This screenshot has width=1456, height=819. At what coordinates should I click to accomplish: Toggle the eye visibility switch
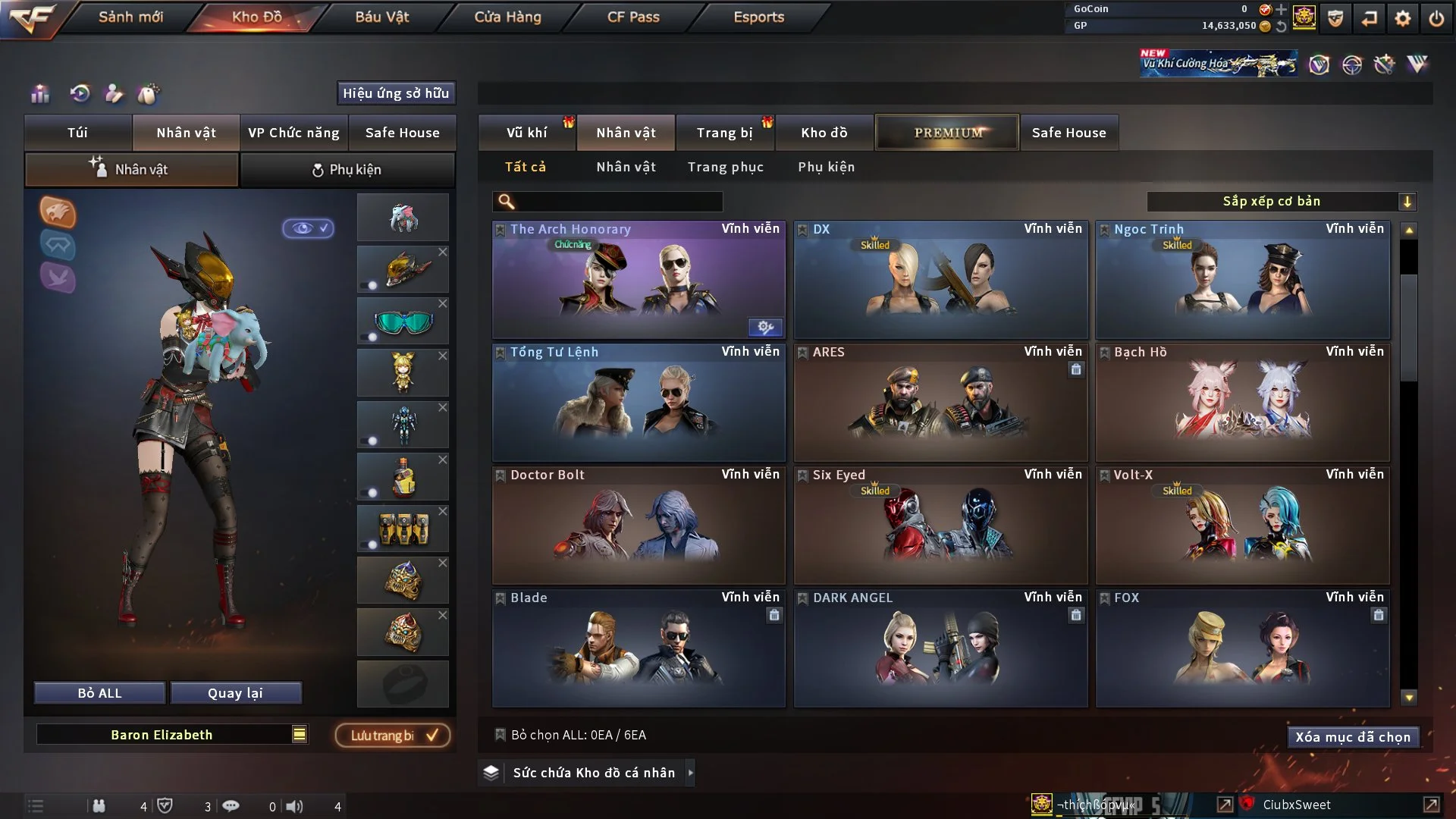[309, 228]
